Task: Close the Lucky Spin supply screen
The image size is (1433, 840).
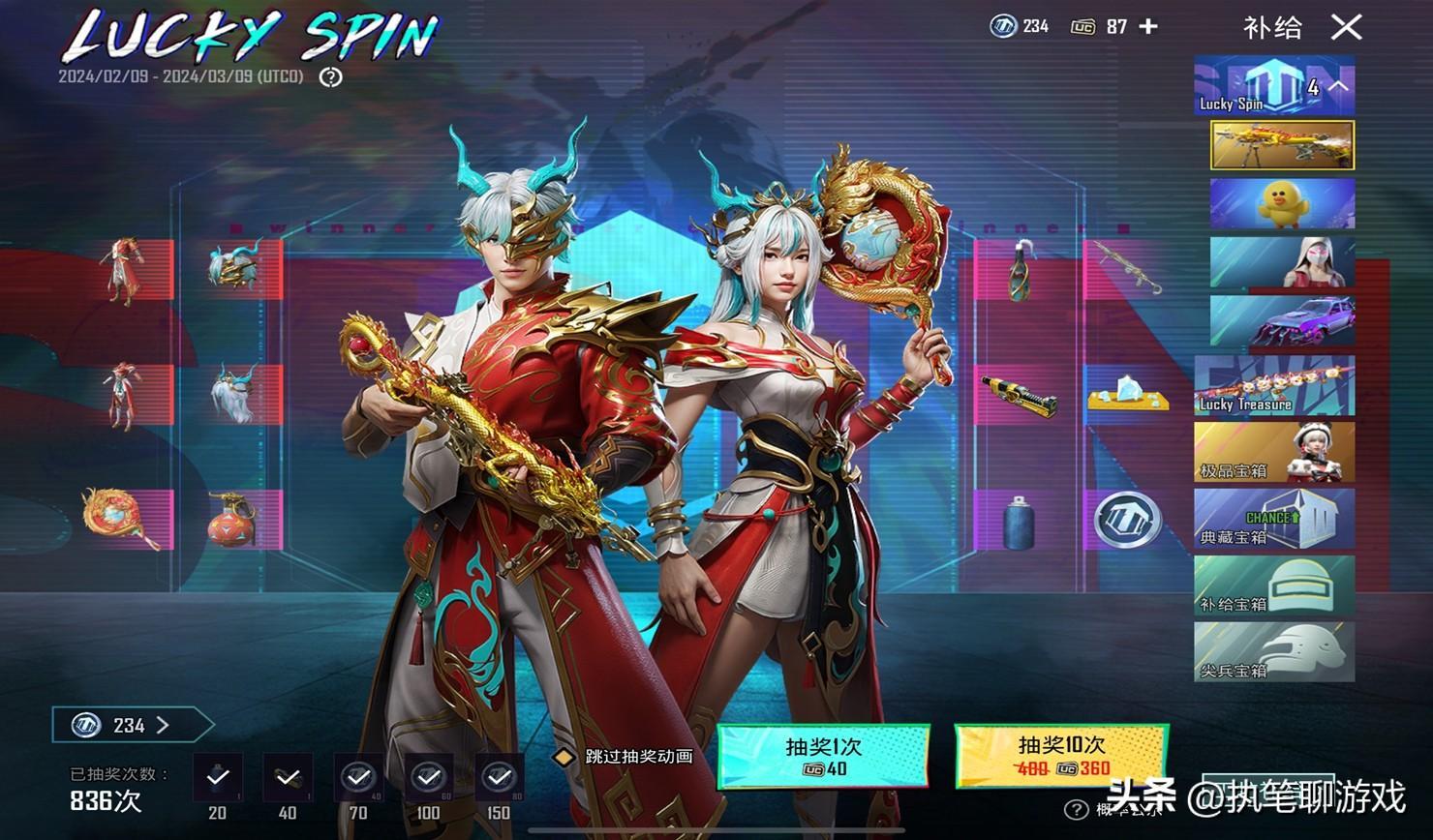Action: point(1346,27)
